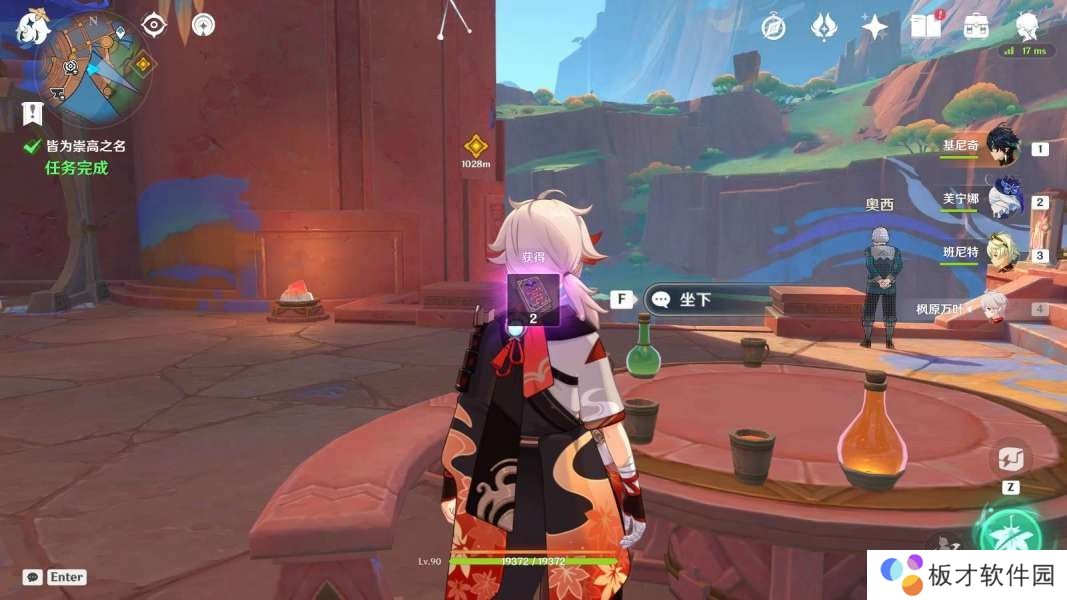Open the compass icon in the top bar
Viewport: 1067px width, 600px height.
point(773,27)
